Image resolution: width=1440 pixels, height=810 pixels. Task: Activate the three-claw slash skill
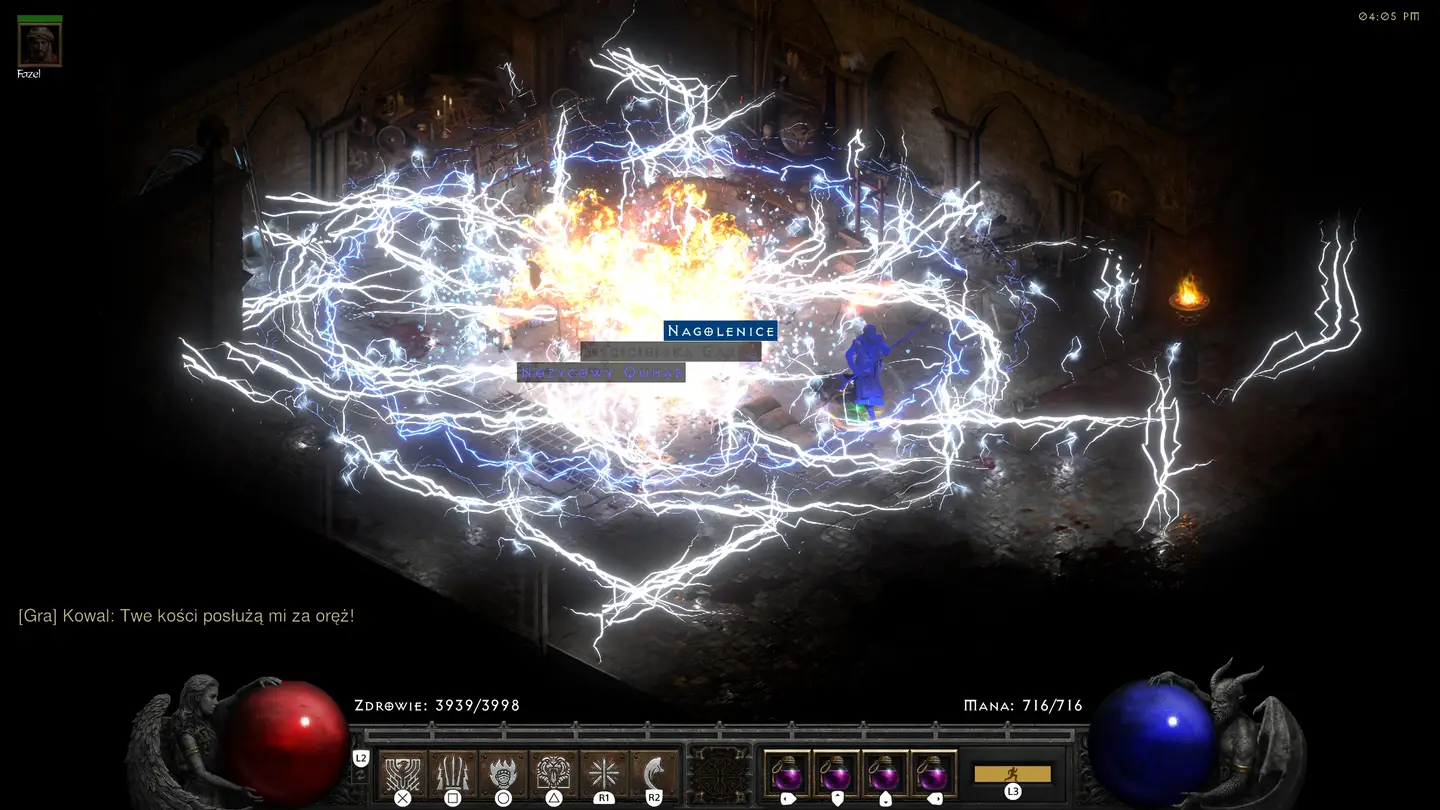pyautogui.click(x=453, y=774)
